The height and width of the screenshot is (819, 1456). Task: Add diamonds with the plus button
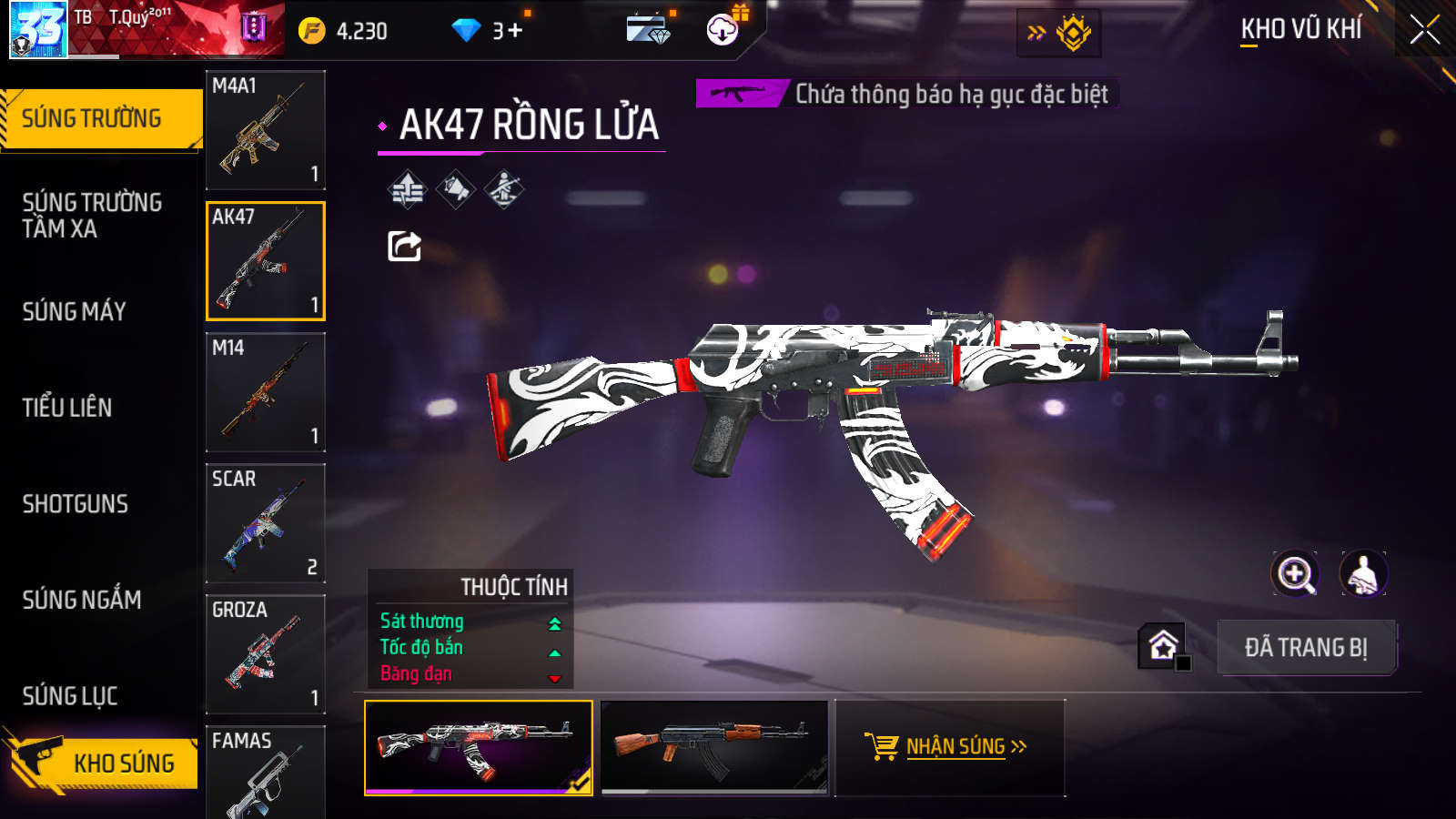click(515, 31)
